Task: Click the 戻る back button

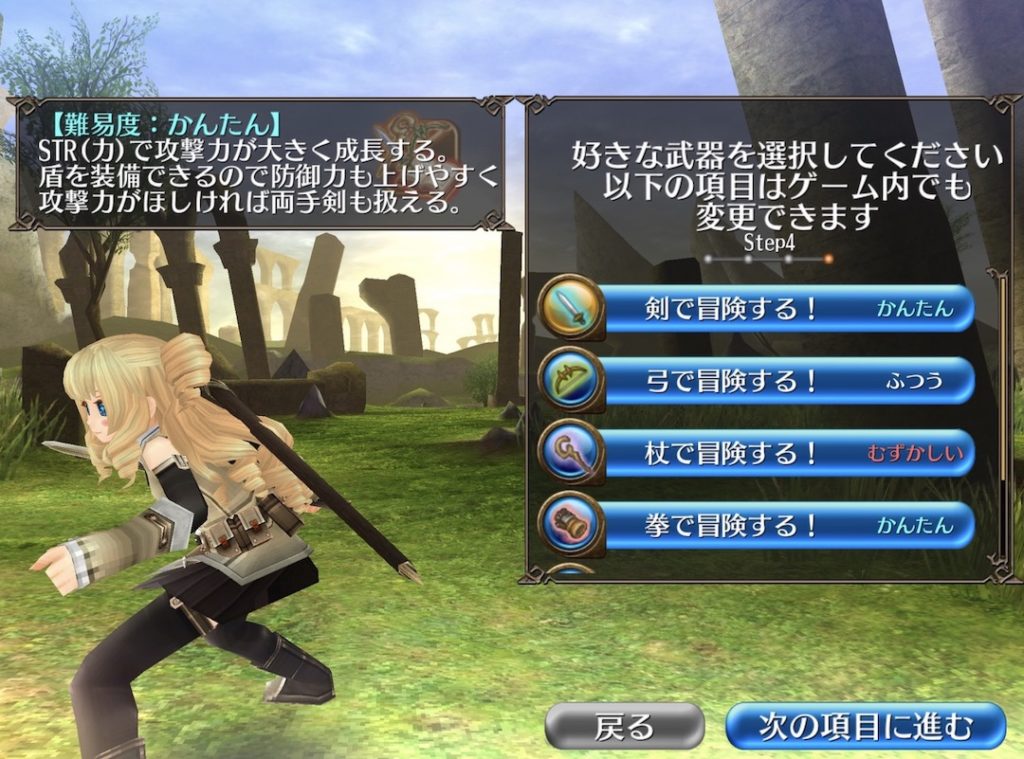Action: (x=624, y=726)
